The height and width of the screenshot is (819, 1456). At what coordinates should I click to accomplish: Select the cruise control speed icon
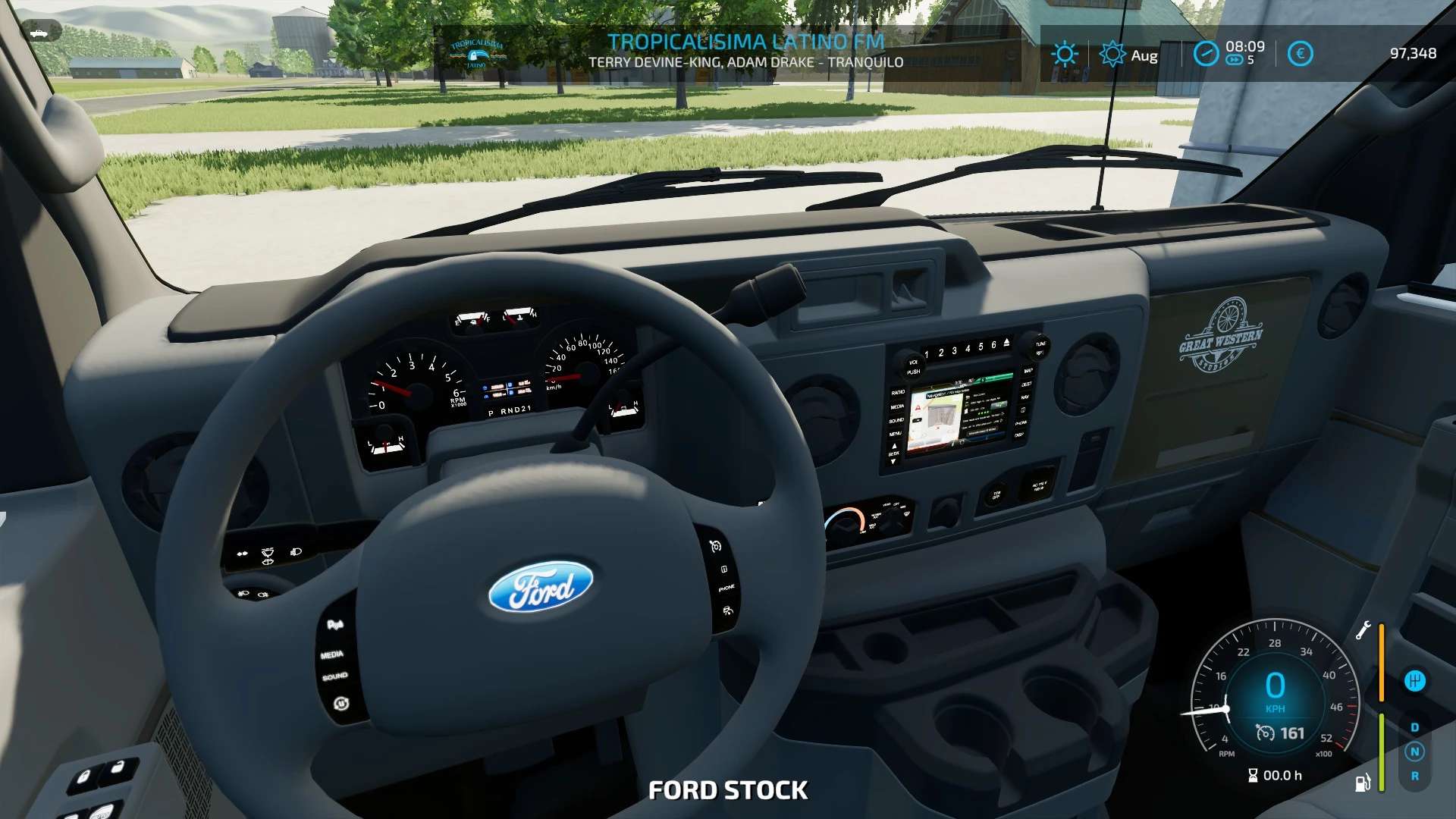(x=1265, y=733)
